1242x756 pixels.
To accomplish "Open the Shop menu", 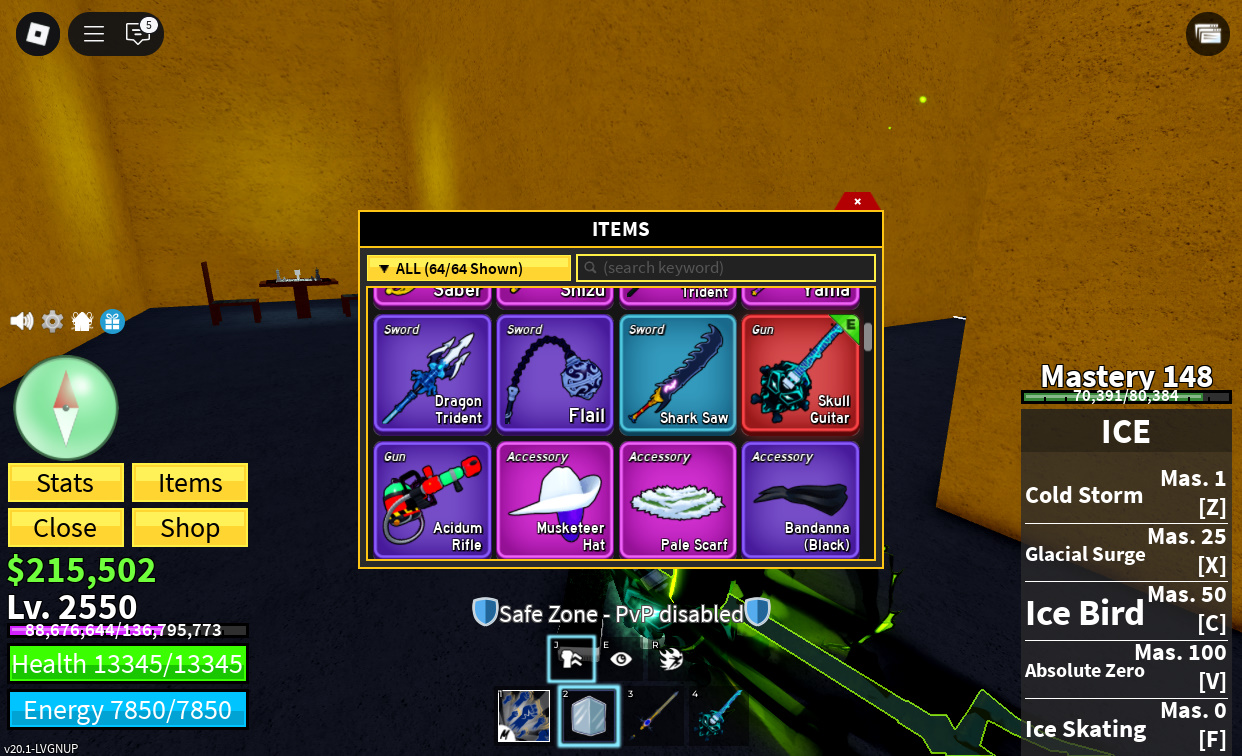I will pos(190,527).
